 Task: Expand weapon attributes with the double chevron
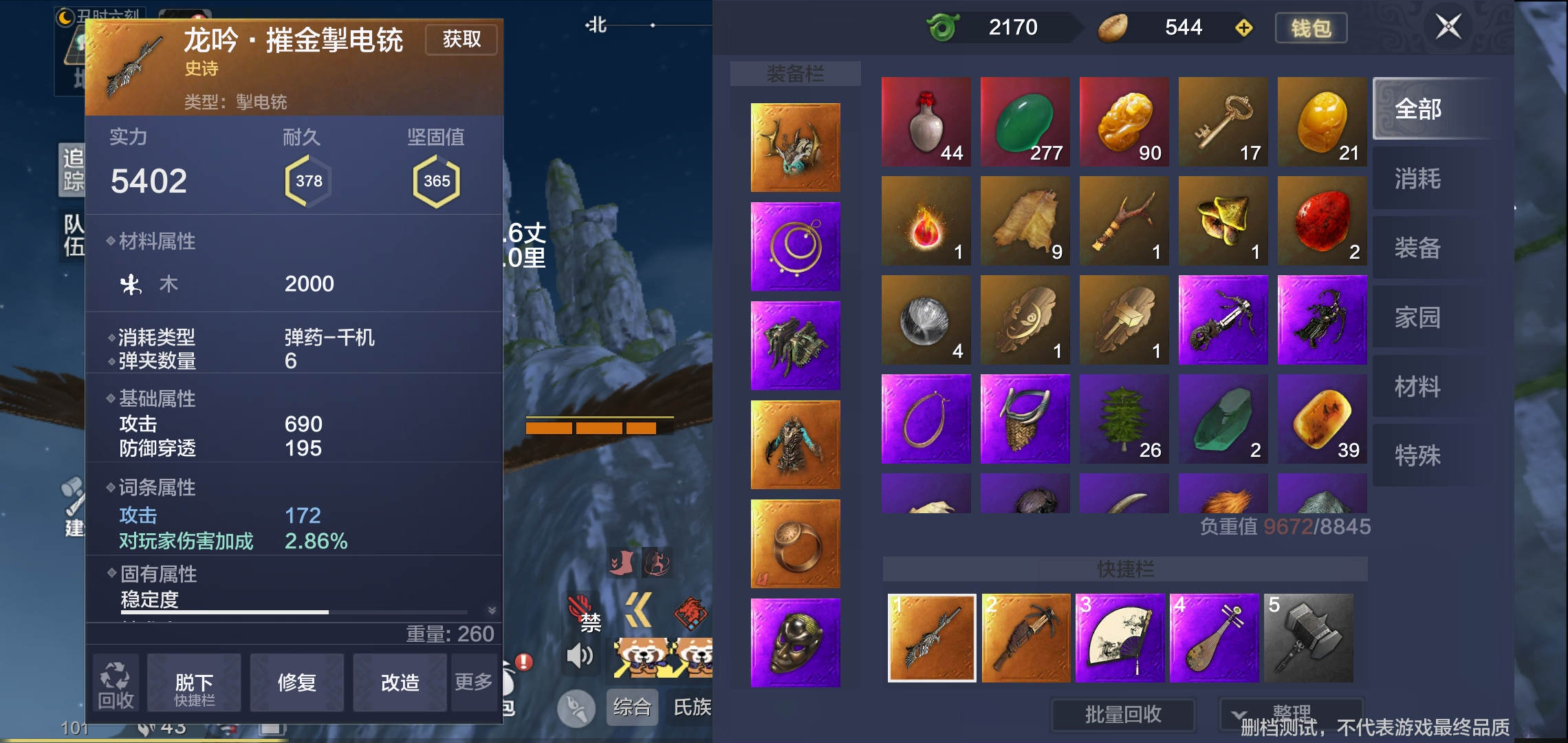490,609
